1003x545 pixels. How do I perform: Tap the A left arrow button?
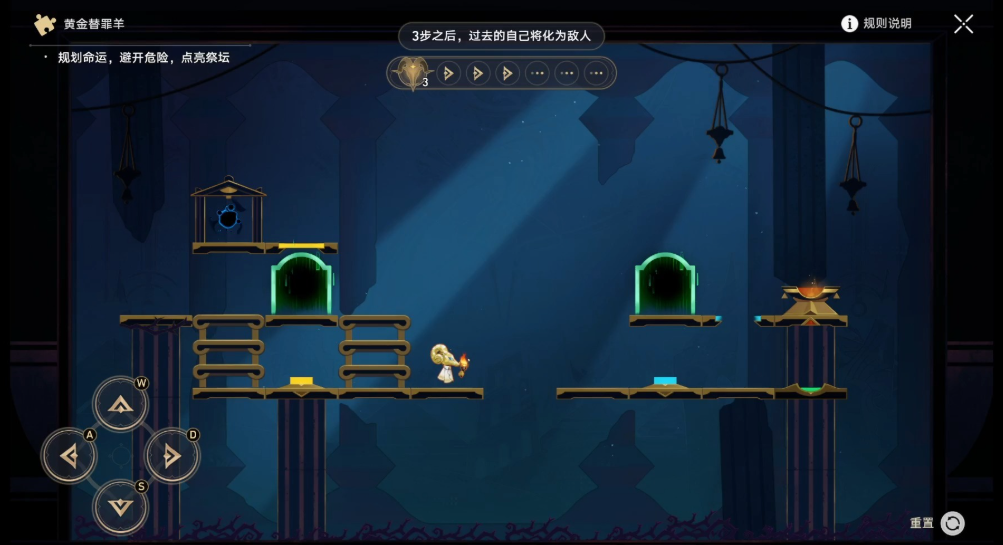click(x=69, y=456)
